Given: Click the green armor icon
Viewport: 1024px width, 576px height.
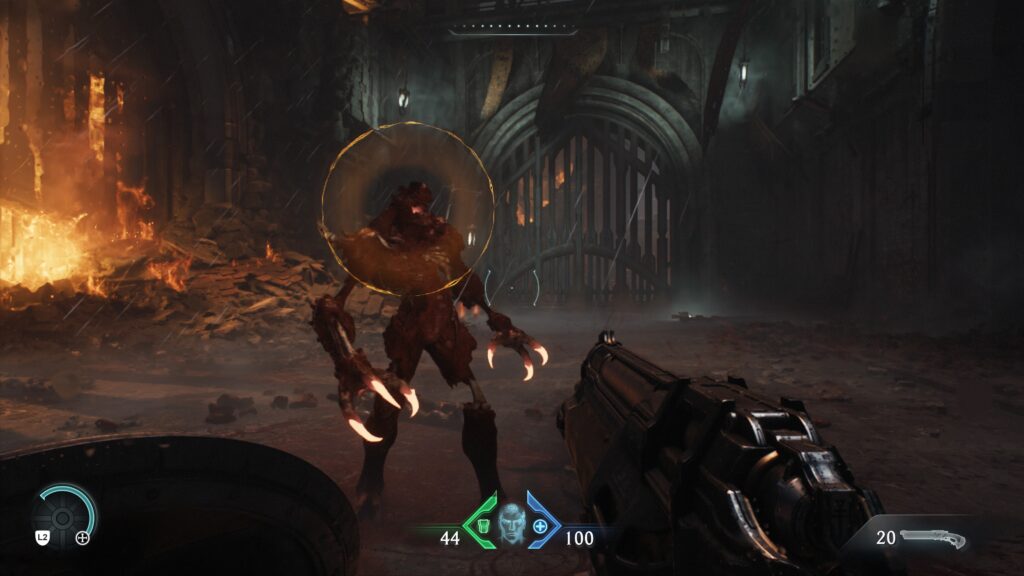Looking at the screenshot, I should (484, 524).
